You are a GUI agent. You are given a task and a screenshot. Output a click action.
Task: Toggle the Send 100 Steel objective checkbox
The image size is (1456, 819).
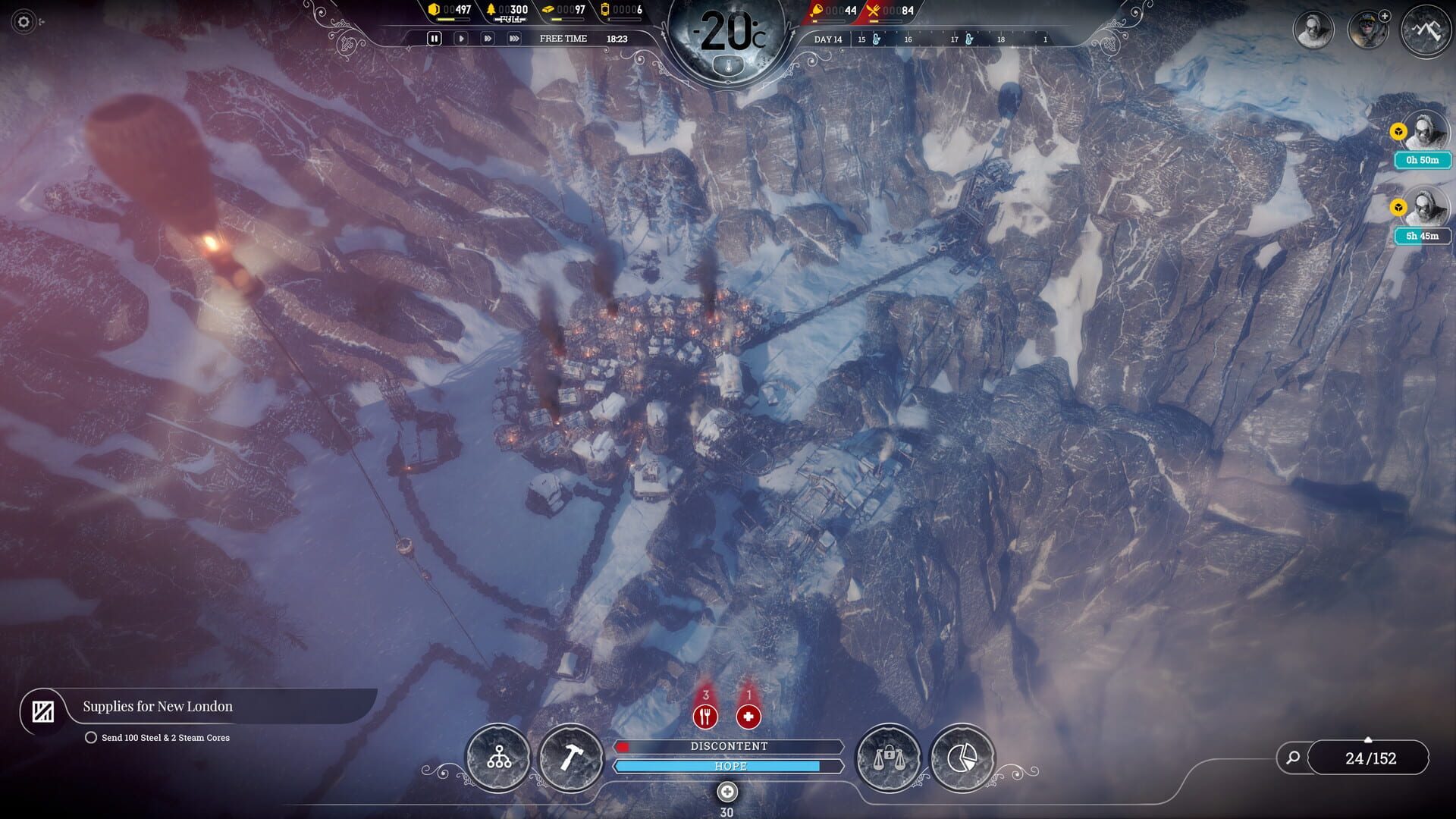(x=91, y=736)
